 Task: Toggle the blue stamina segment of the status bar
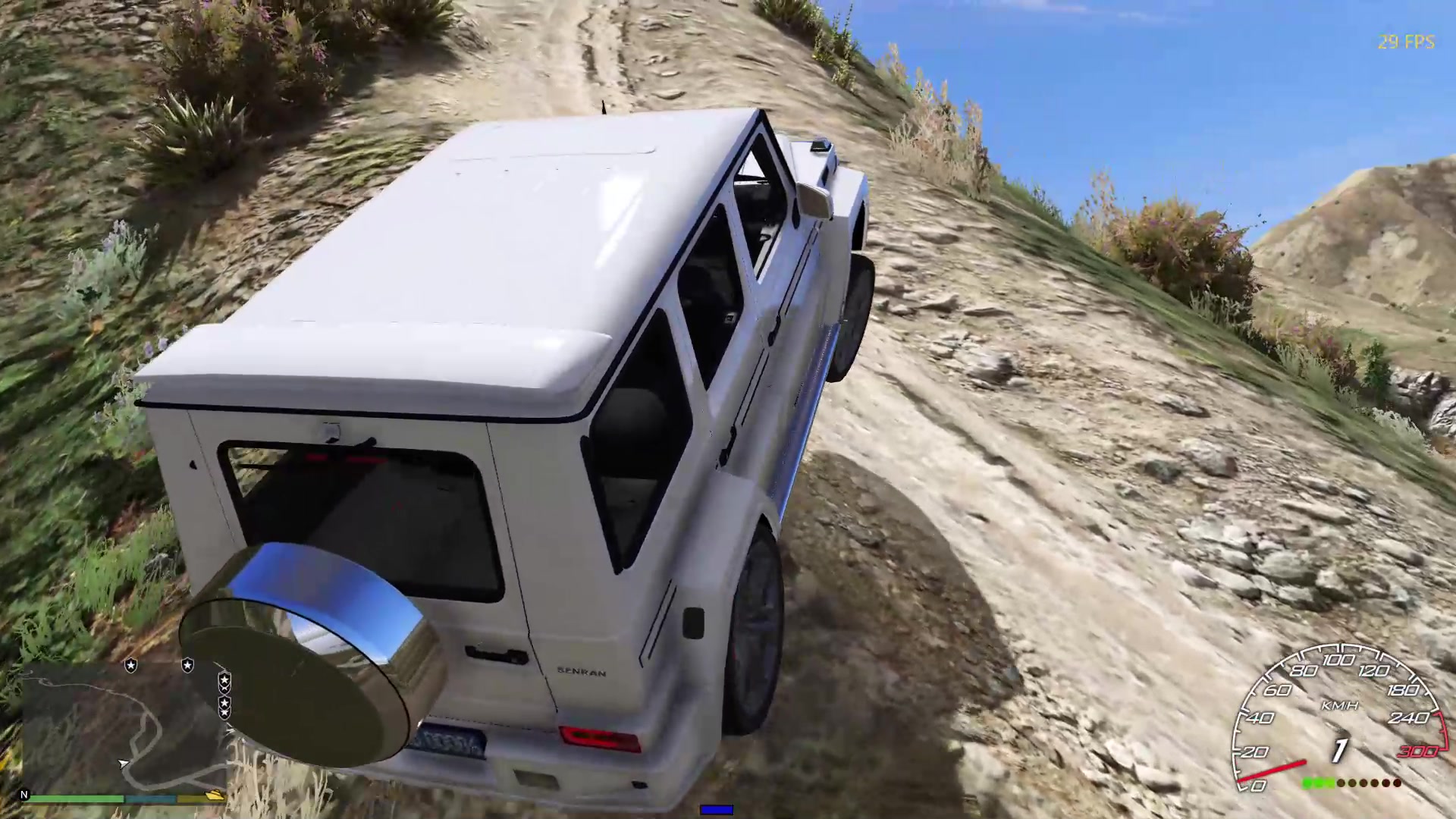pos(152,799)
